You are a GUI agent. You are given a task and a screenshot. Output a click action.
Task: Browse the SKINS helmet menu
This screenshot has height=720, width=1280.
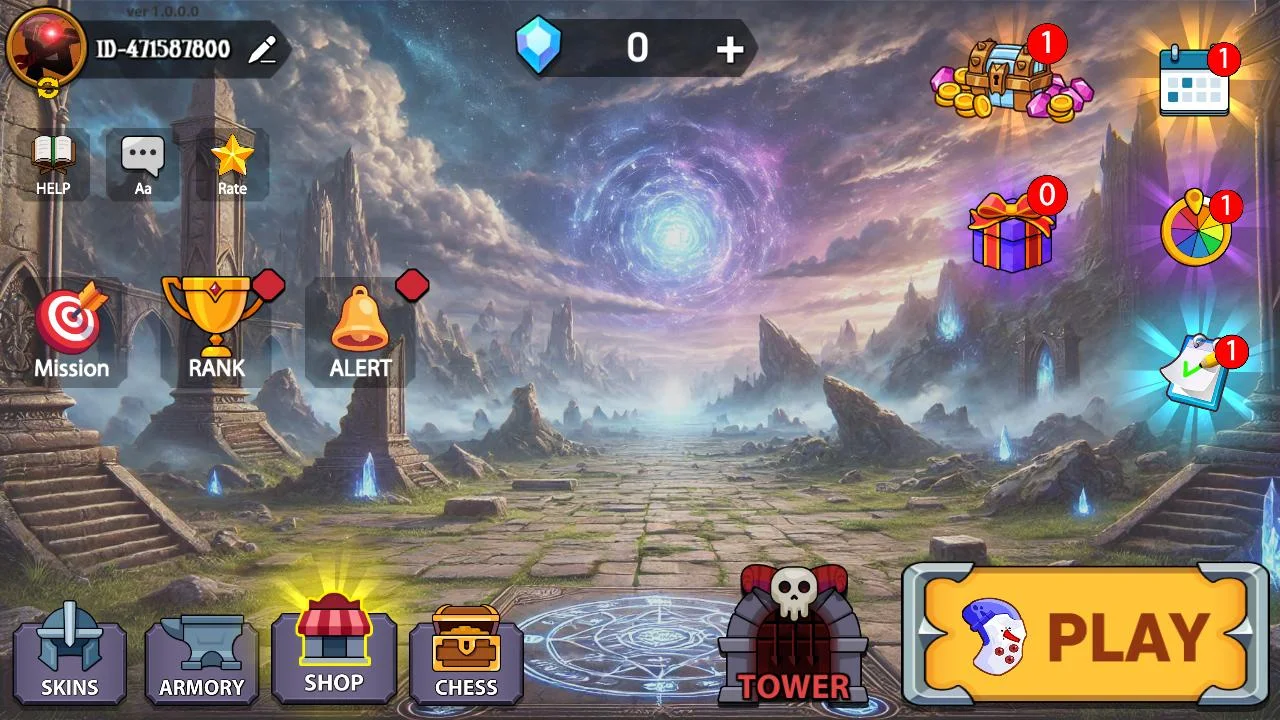pos(69,655)
